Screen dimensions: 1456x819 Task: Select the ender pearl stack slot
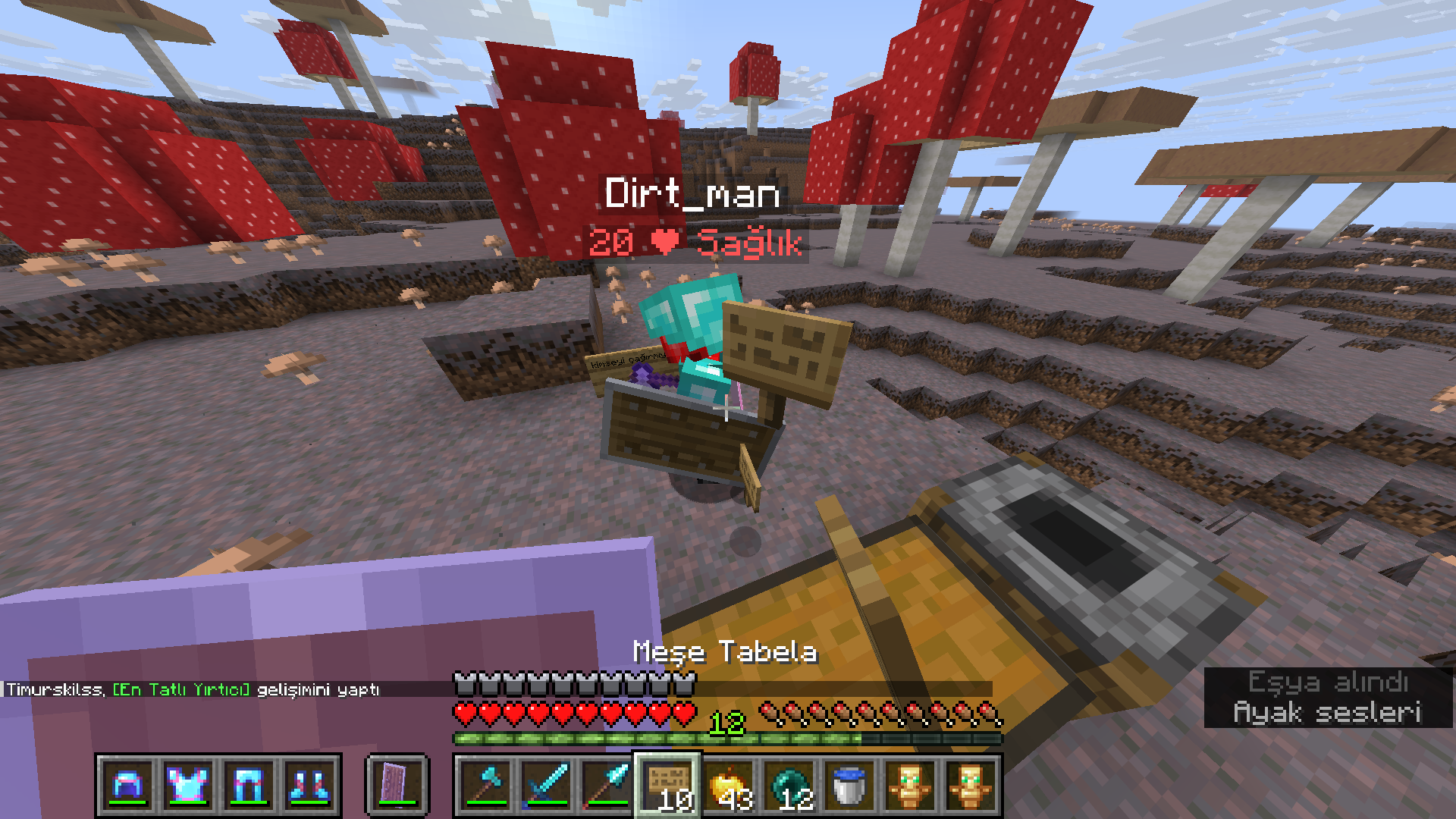789,785
